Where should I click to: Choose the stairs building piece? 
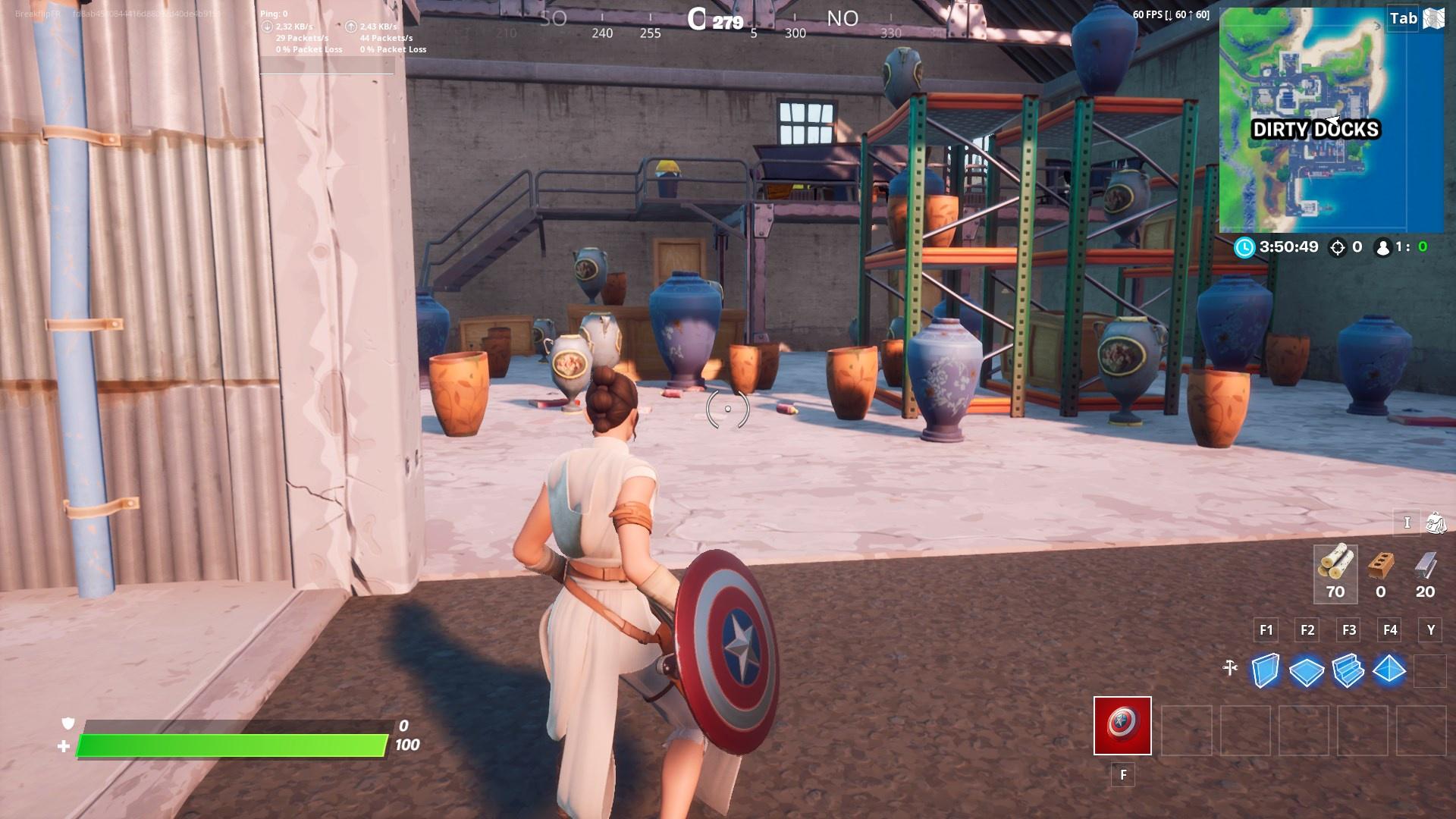coord(1348,670)
